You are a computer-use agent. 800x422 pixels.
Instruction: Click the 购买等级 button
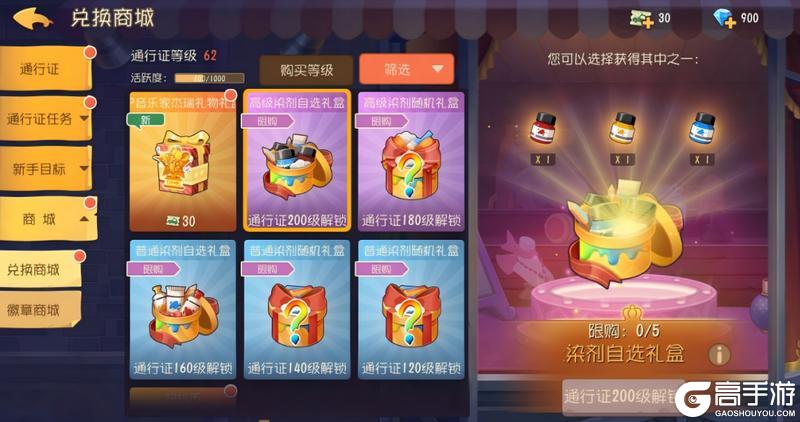[x=306, y=69]
